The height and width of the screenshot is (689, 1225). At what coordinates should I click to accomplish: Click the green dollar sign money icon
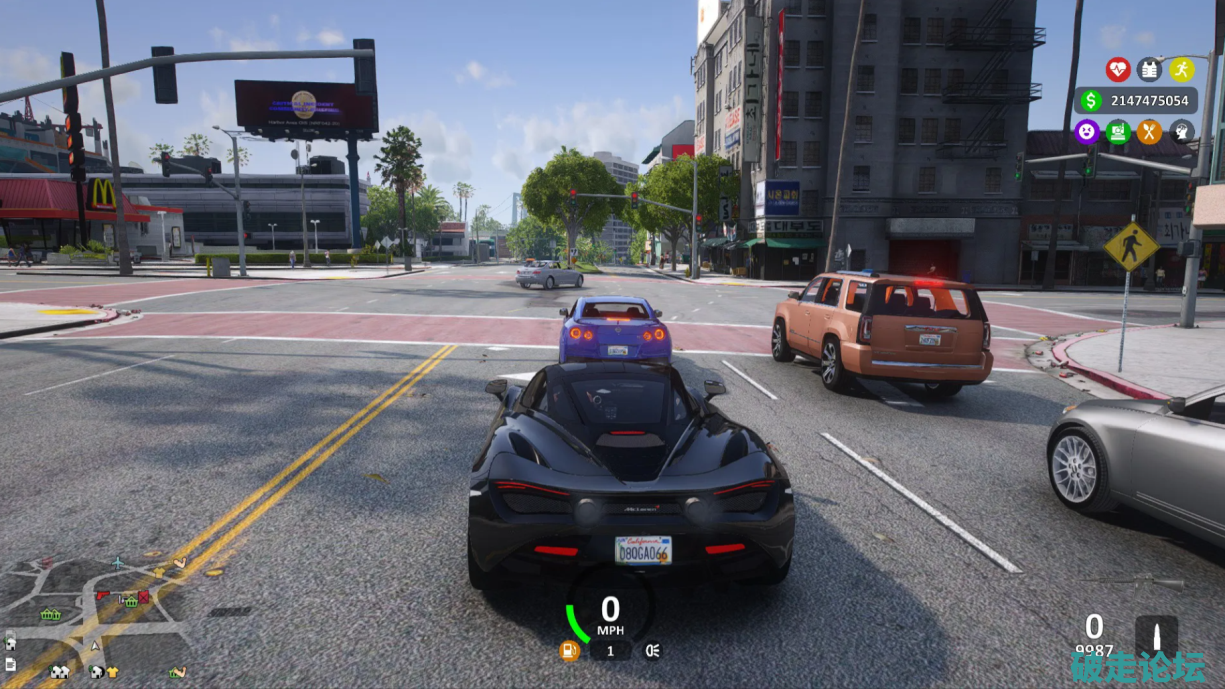(1090, 100)
